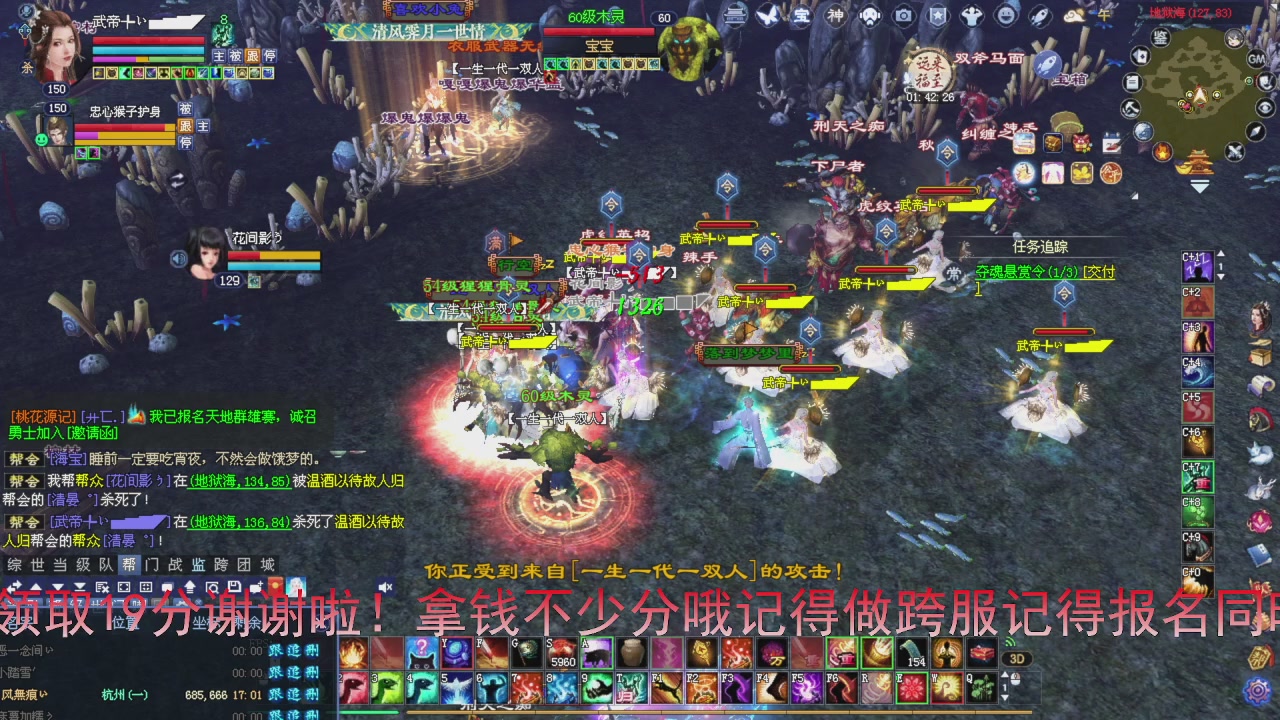
Task: Click the red envelope icon in the chat toolbar
Action: 275,584
